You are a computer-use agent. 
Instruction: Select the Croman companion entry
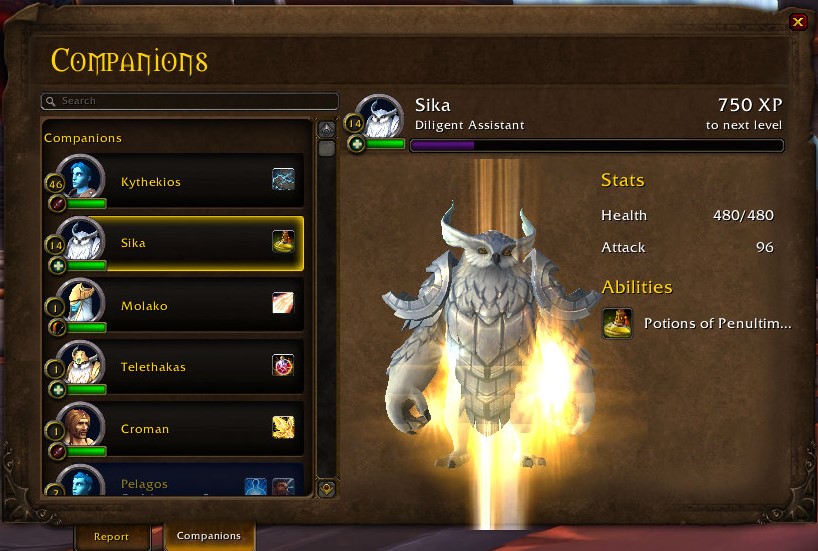click(x=175, y=429)
